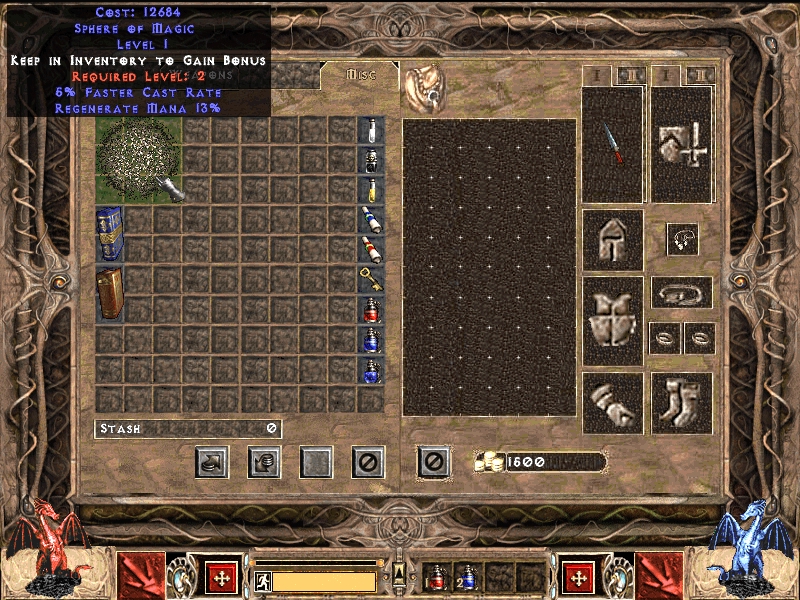Select the yellow potion in the shop
The width and height of the screenshot is (800, 600).
pyautogui.click(x=370, y=190)
